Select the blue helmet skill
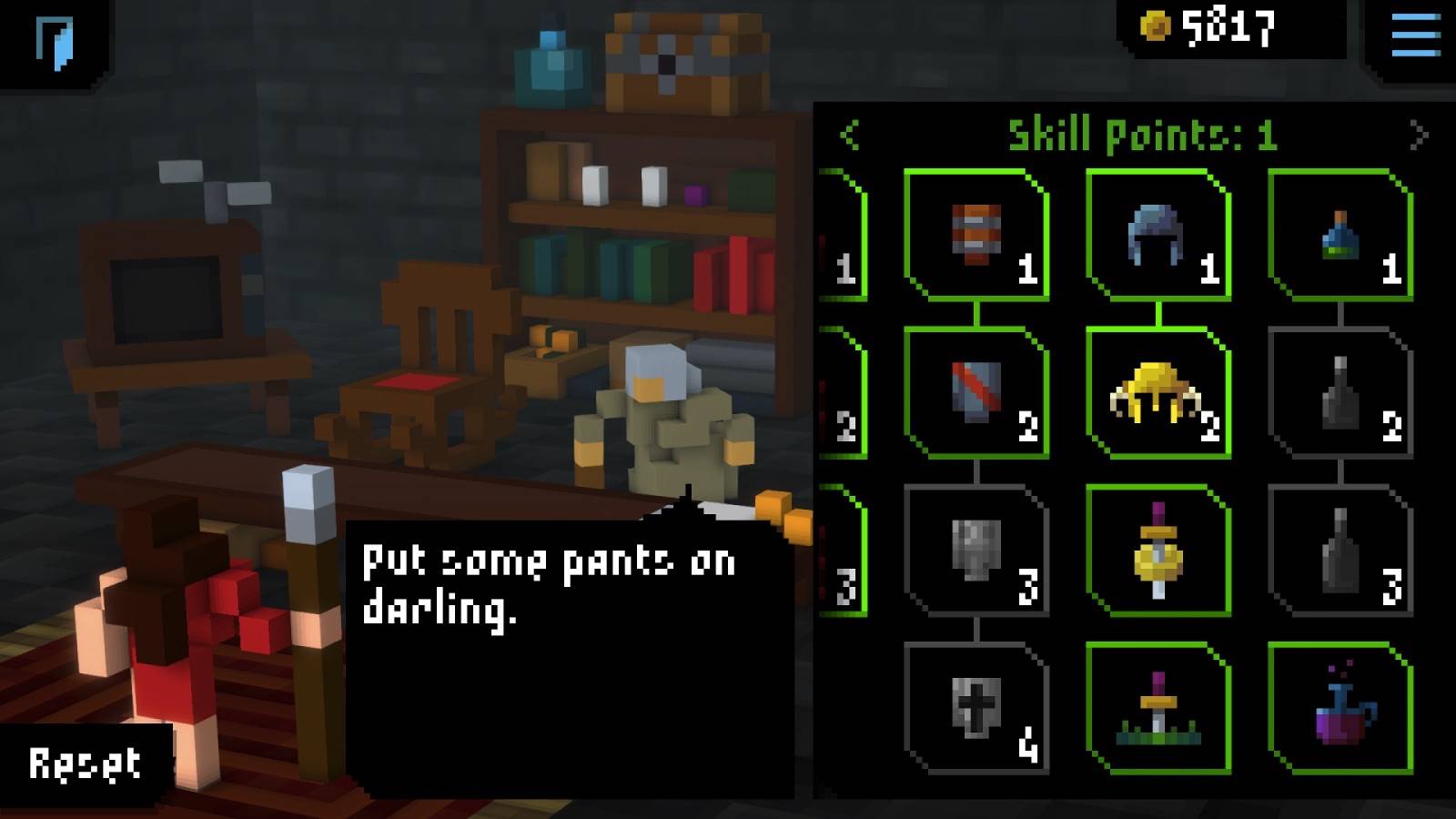The image size is (1456, 819). coord(1158,235)
